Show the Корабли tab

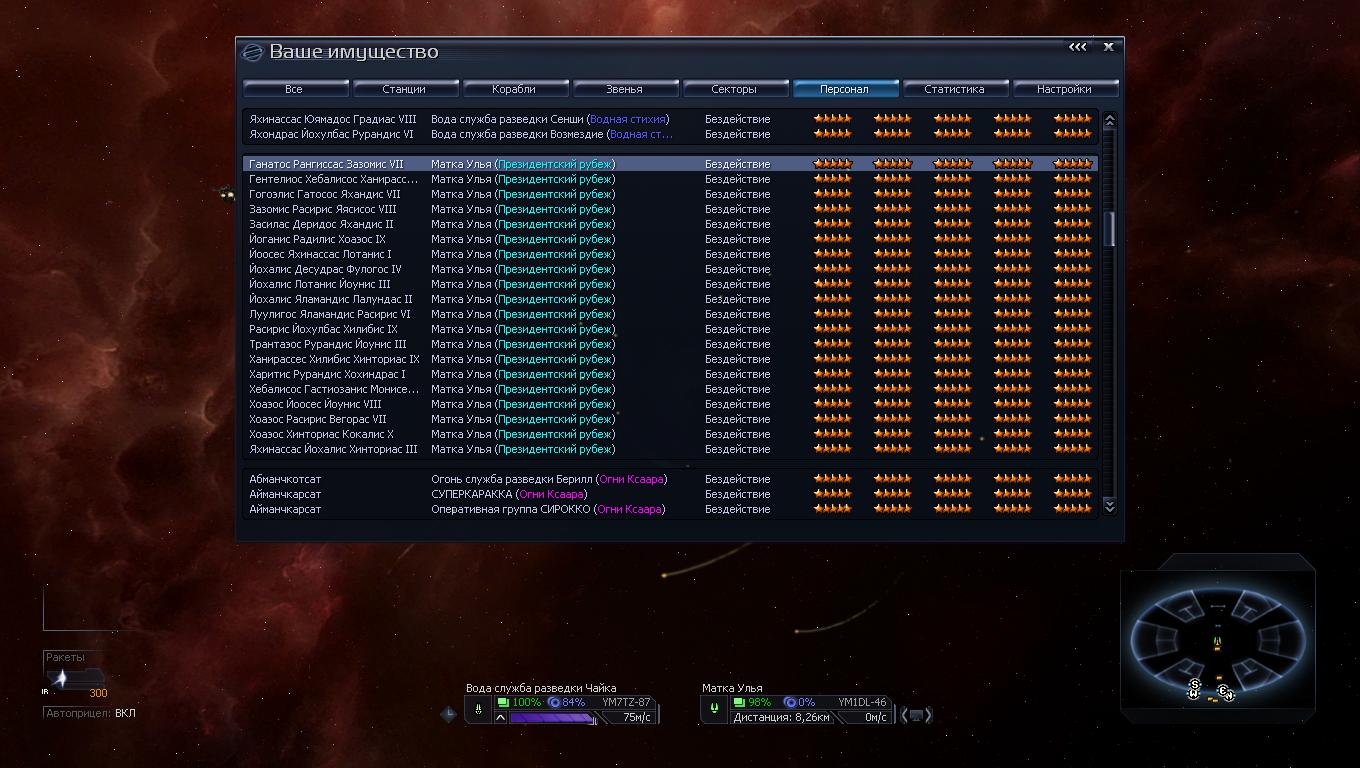click(514, 89)
